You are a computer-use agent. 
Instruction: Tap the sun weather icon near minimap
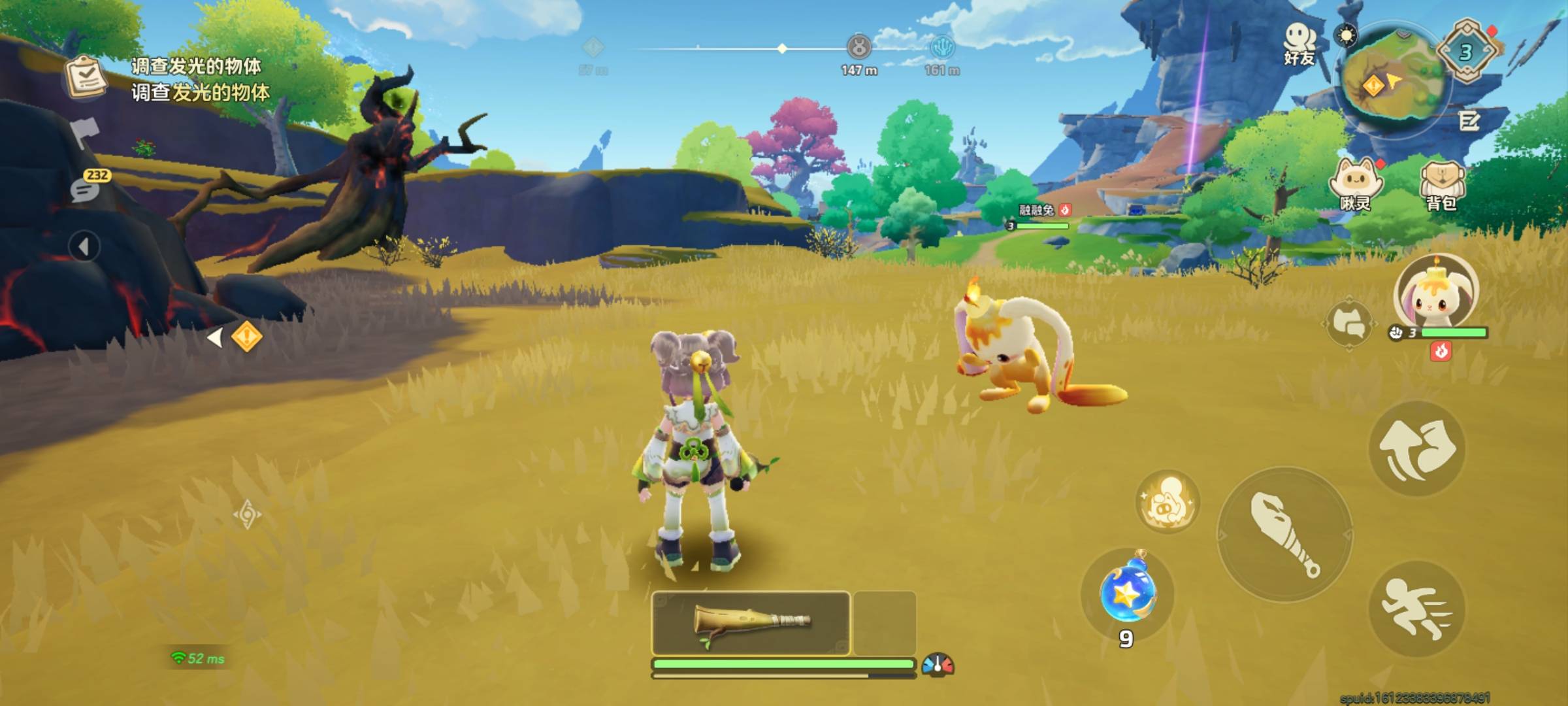pos(1347,35)
